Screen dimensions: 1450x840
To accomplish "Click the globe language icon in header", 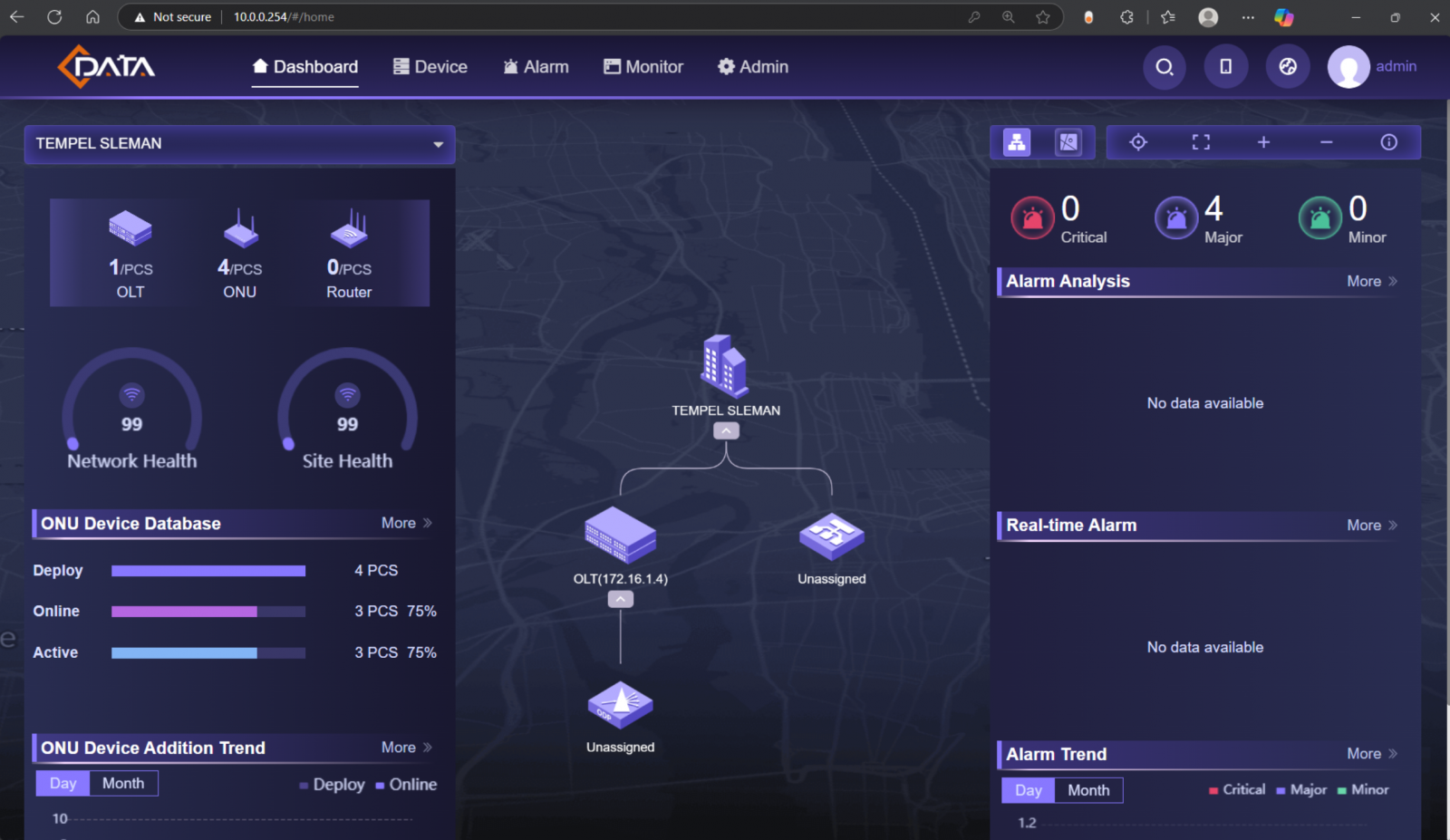I will pyautogui.click(x=1288, y=66).
